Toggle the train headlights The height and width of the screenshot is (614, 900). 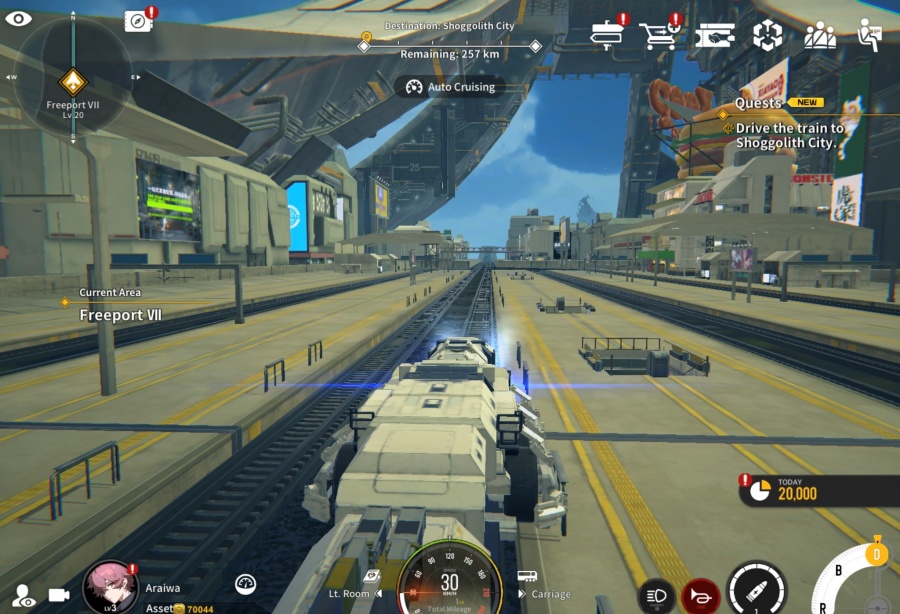(x=656, y=597)
